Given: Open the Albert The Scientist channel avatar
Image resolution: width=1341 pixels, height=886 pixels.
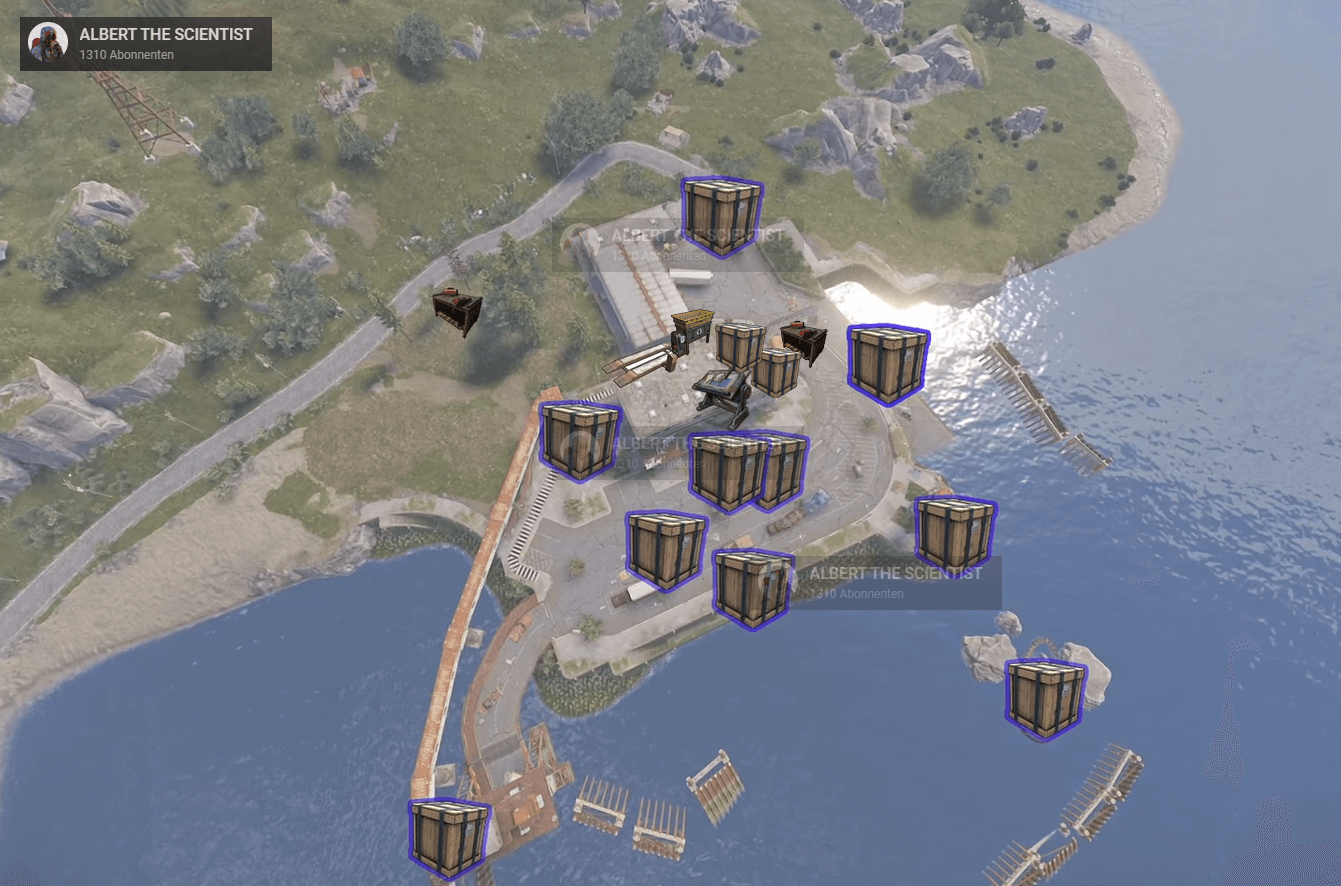Looking at the screenshot, I should coord(47,43).
